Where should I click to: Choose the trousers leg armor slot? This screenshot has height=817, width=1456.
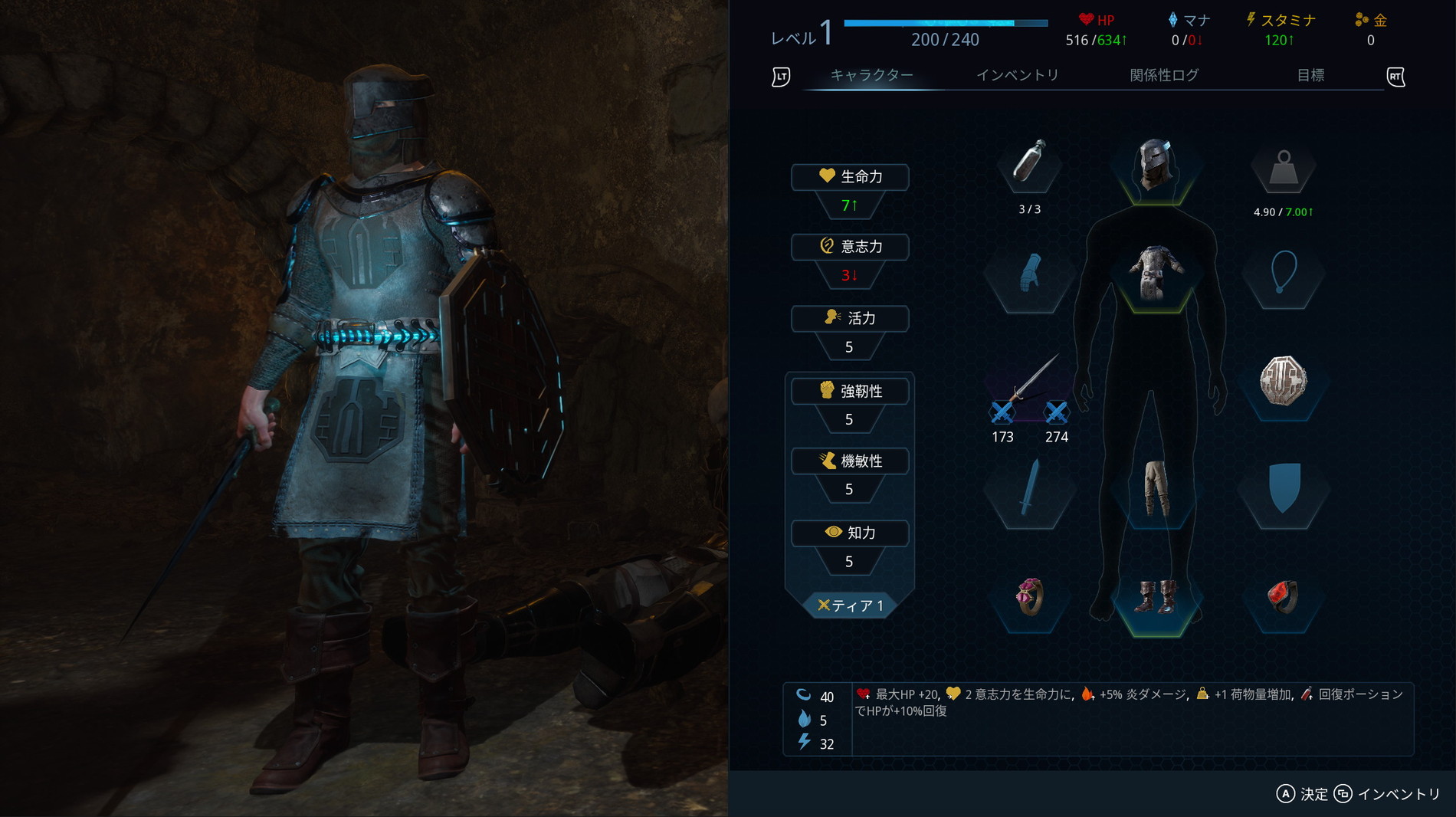pyautogui.click(x=1155, y=488)
